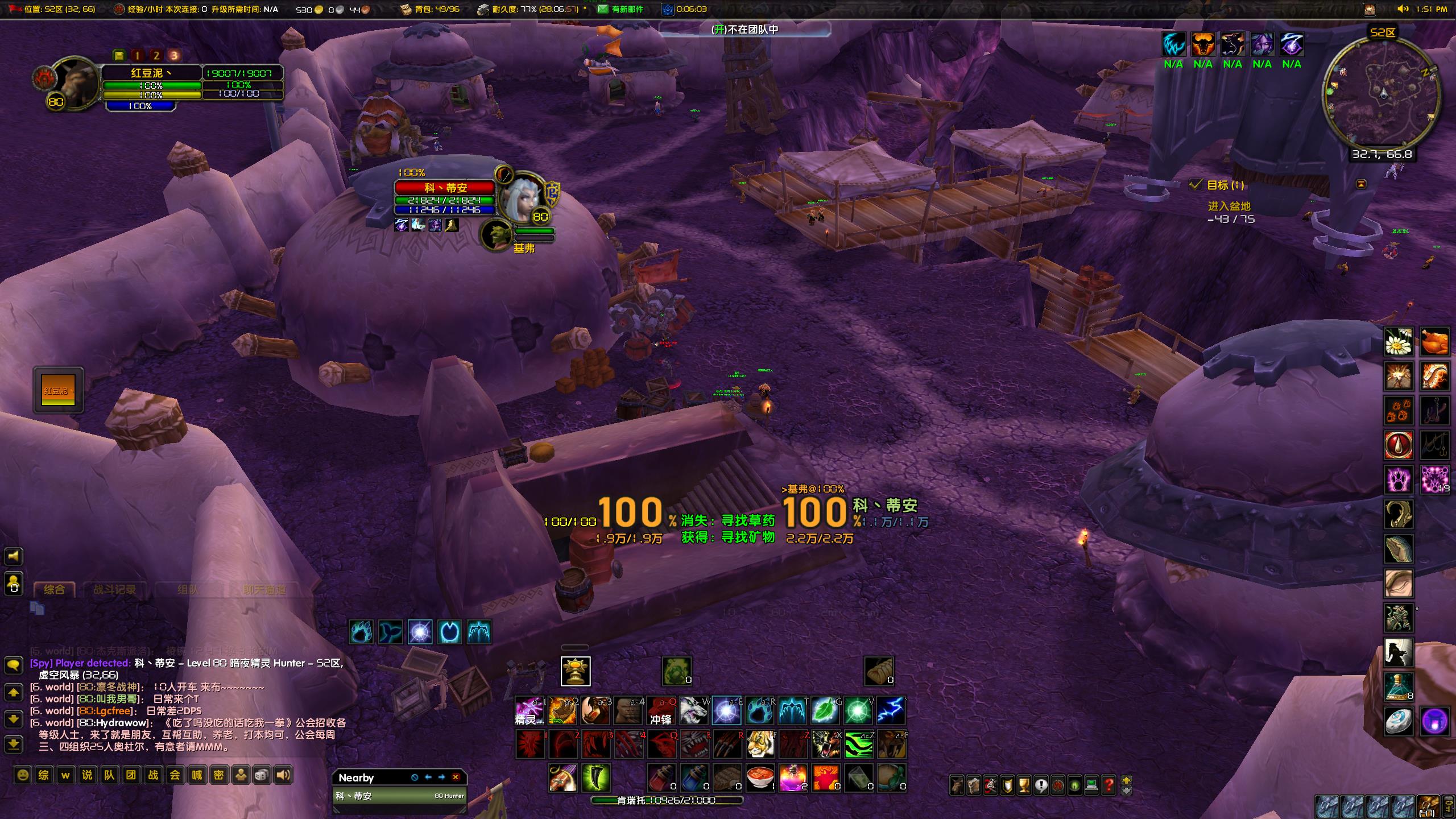Close the Spy Nearby window
The height and width of the screenshot is (819, 1456).
click(x=456, y=777)
